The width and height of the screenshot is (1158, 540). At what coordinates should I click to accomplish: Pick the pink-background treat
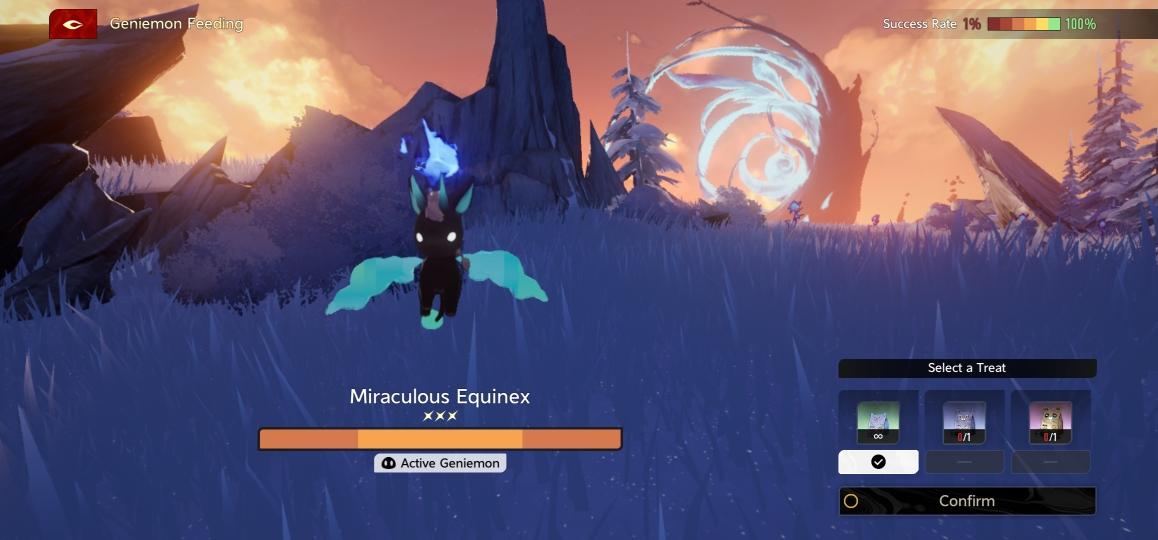pos(1050,421)
